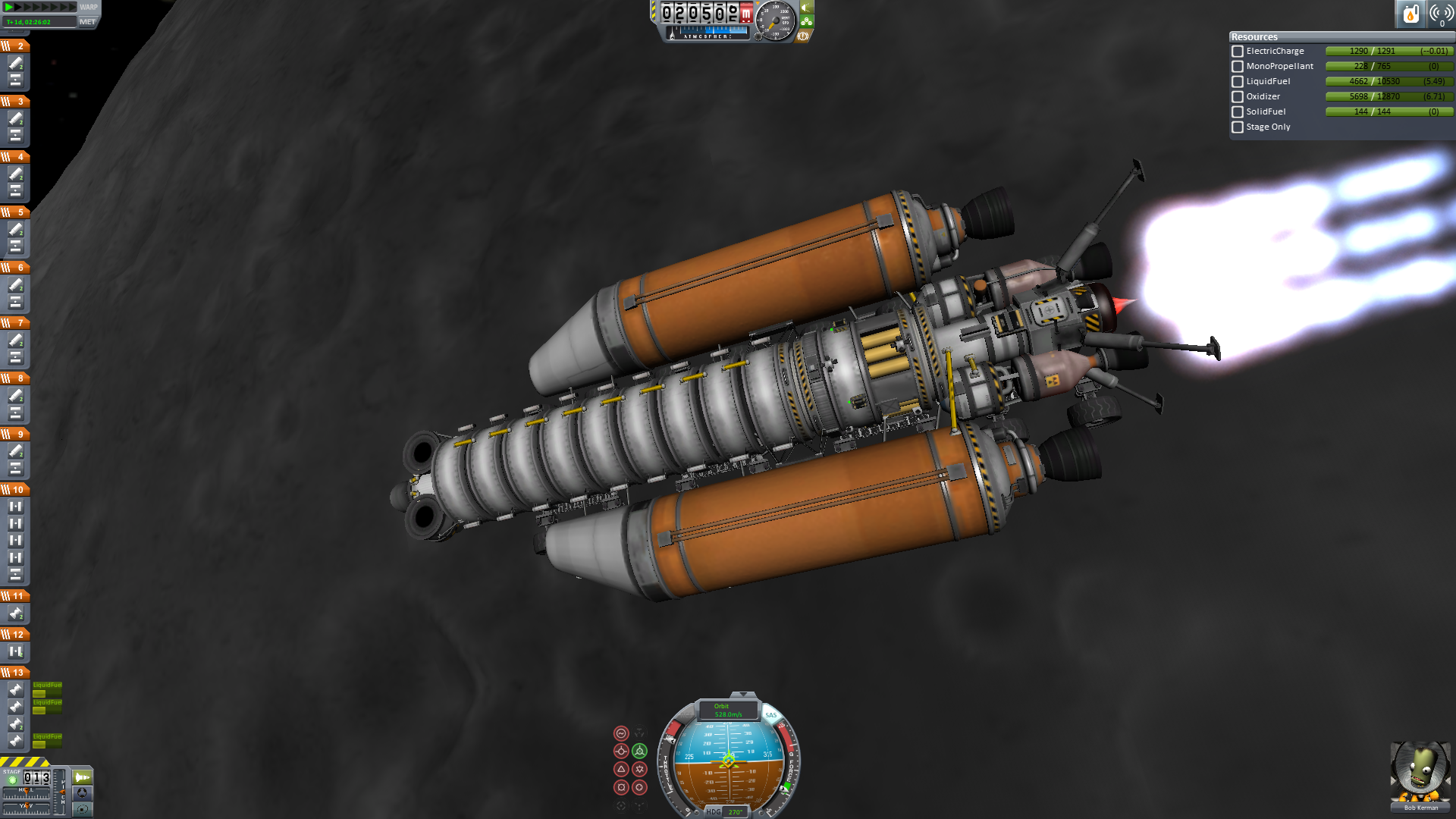The width and height of the screenshot is (1456, 819).
Task: Select the stability assist SAS mode
Action: pyautogui.click(x=621, y=733)
